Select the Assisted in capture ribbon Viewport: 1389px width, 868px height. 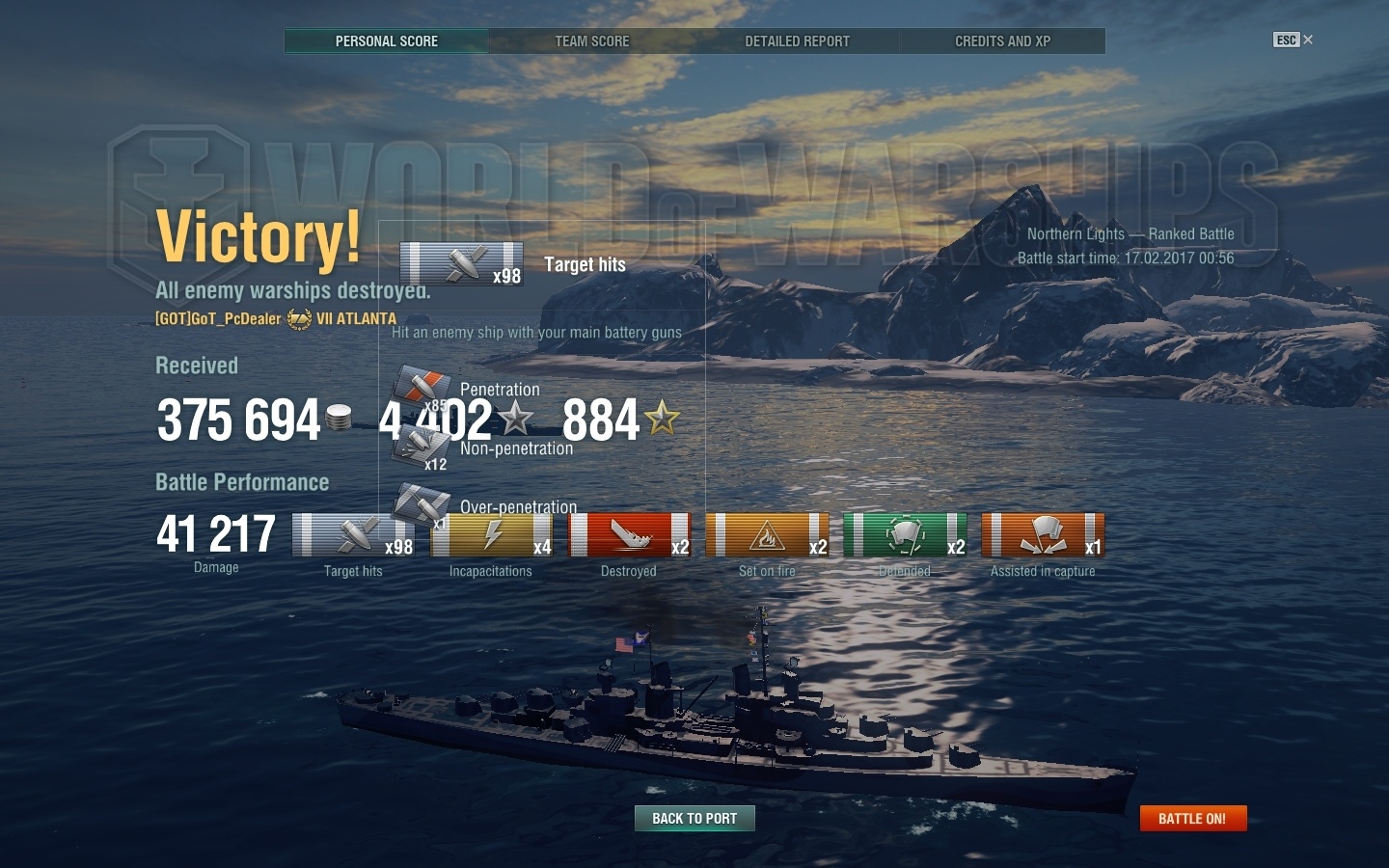pos(1043,535)
